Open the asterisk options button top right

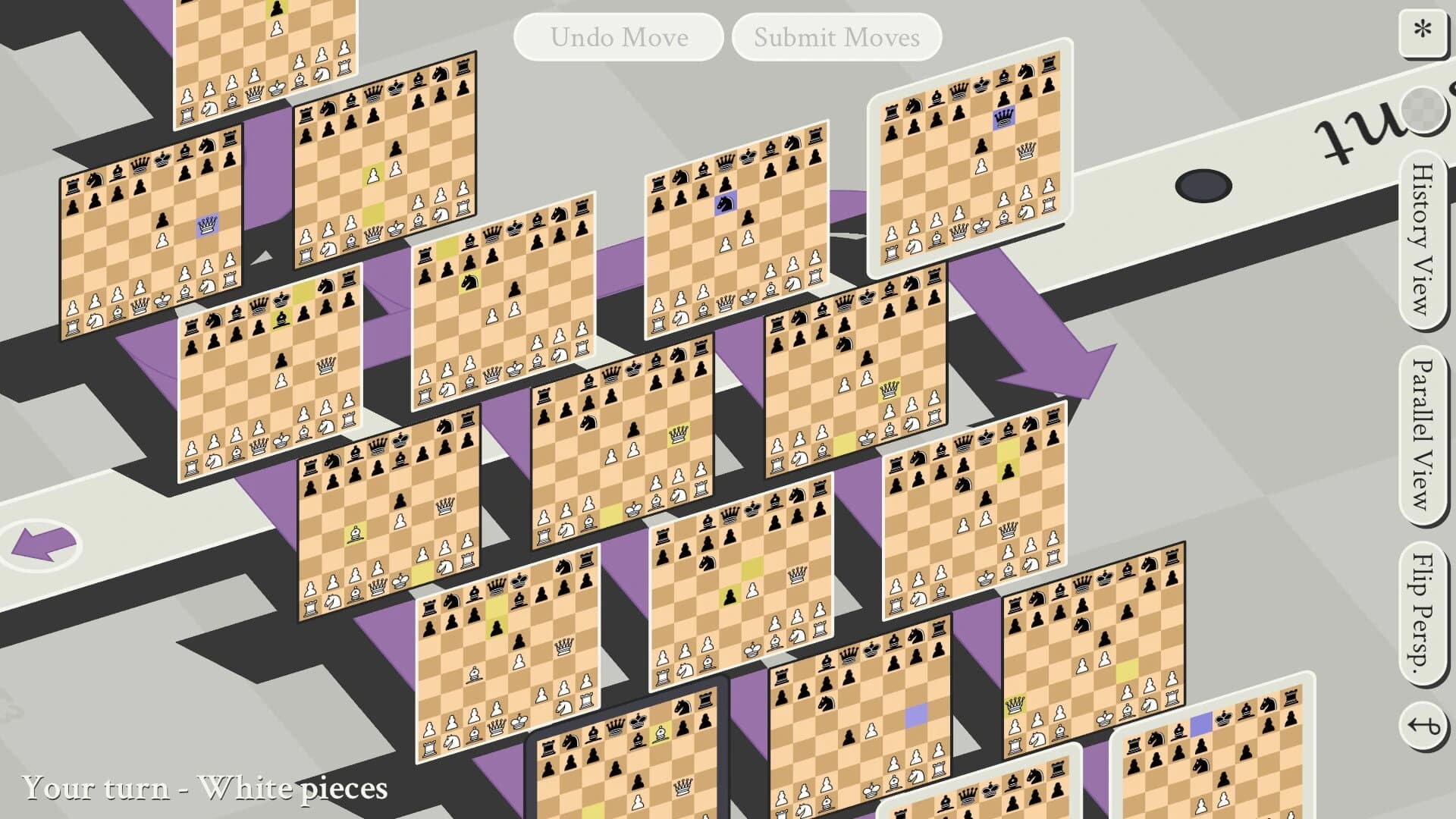tap(1424, 32)
